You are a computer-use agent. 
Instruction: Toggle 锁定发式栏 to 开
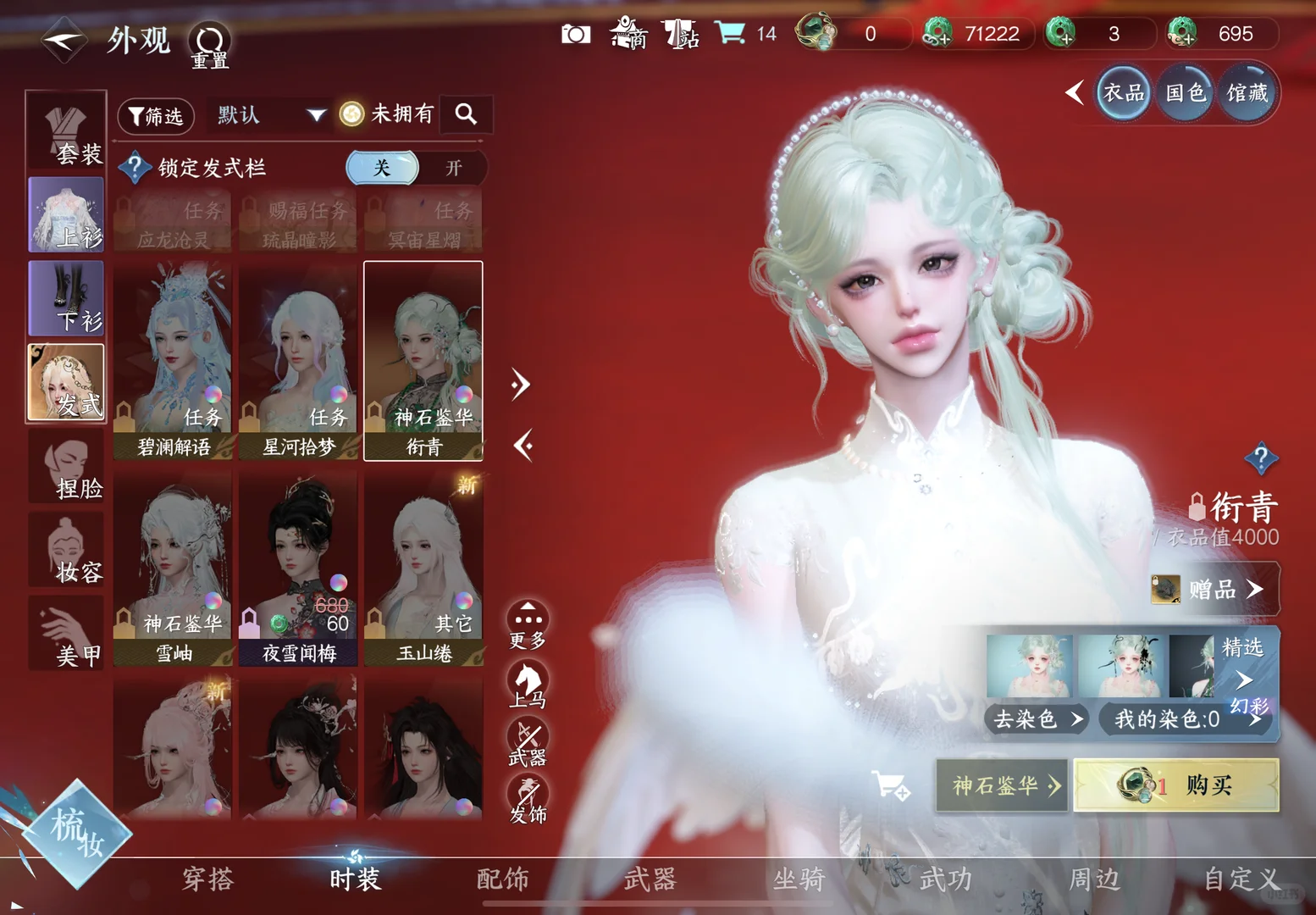pos(455,168)
